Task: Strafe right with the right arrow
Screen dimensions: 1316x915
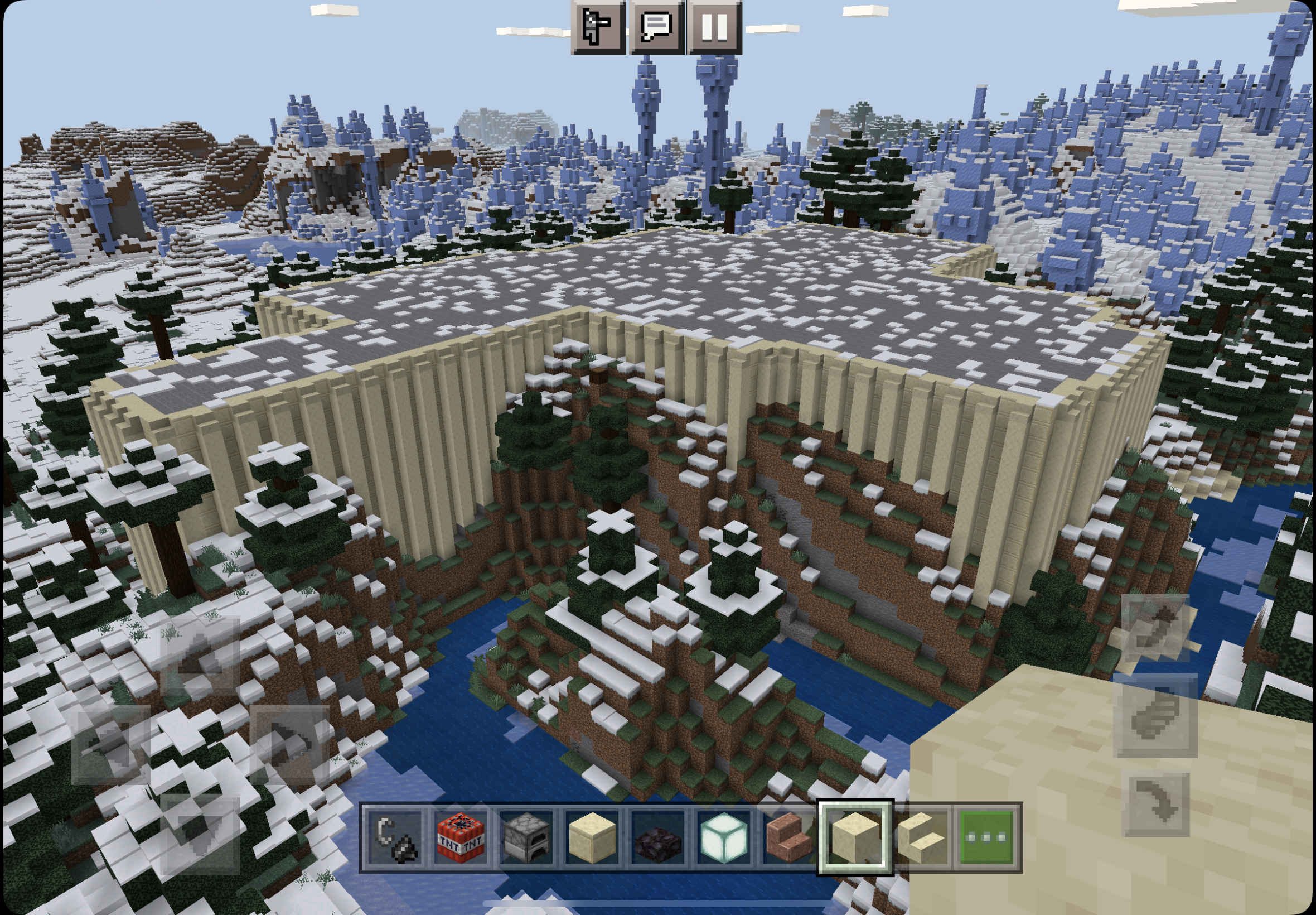Action: [x=289, y=744]
